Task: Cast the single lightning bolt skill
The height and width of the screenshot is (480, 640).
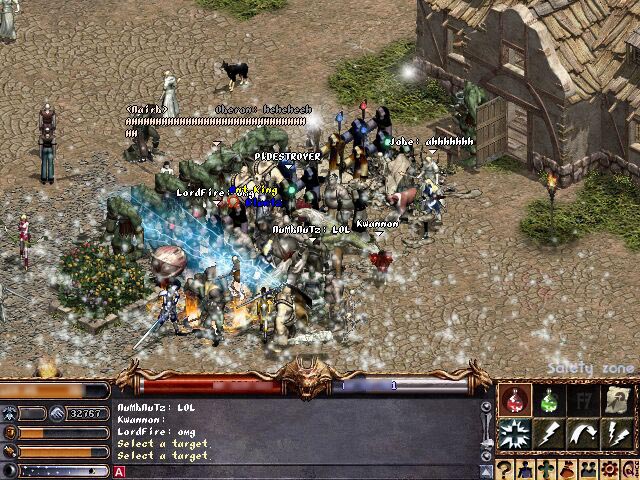Action: 550,435
